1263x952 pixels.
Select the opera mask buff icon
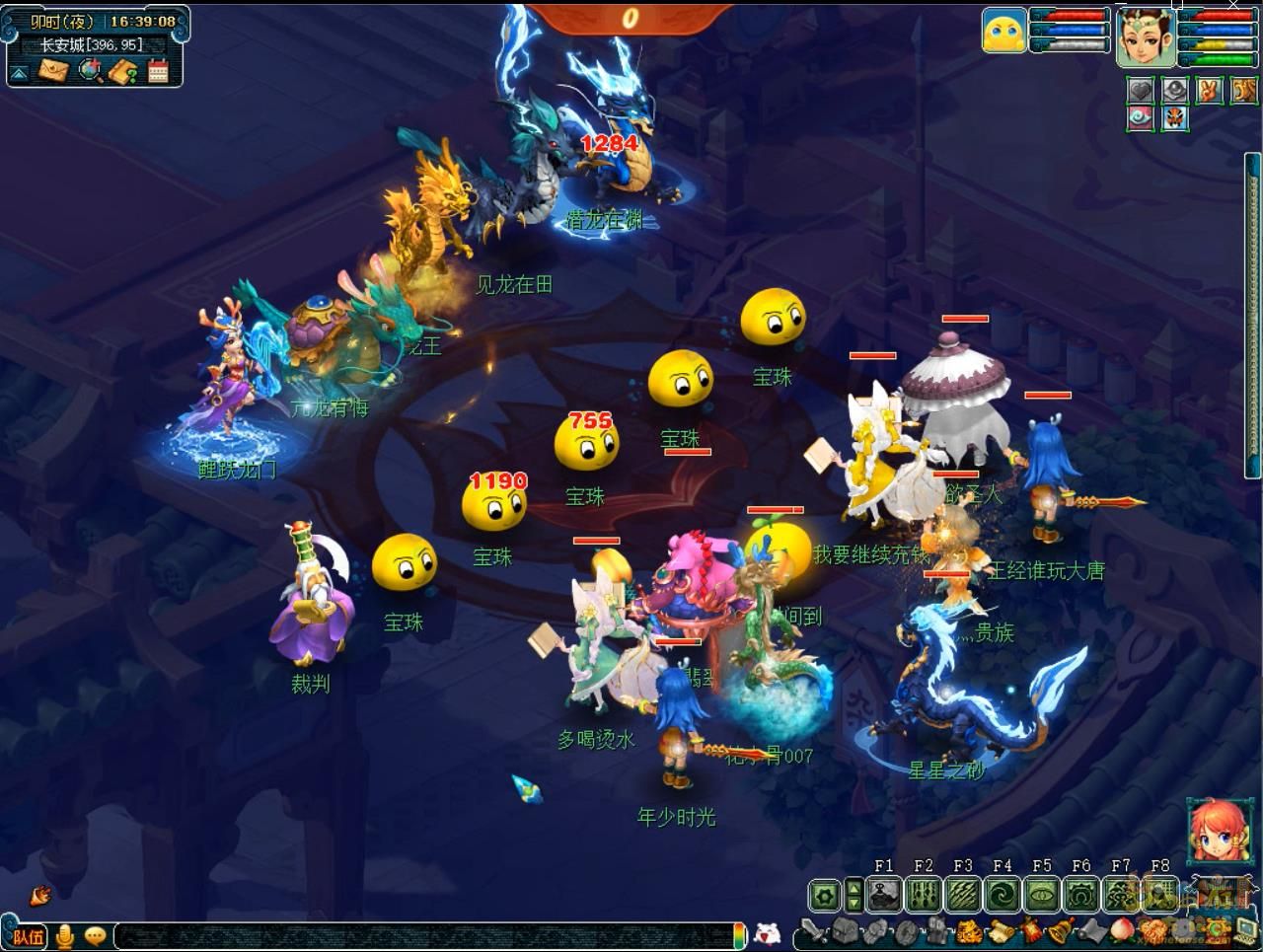pos(1174,119)
